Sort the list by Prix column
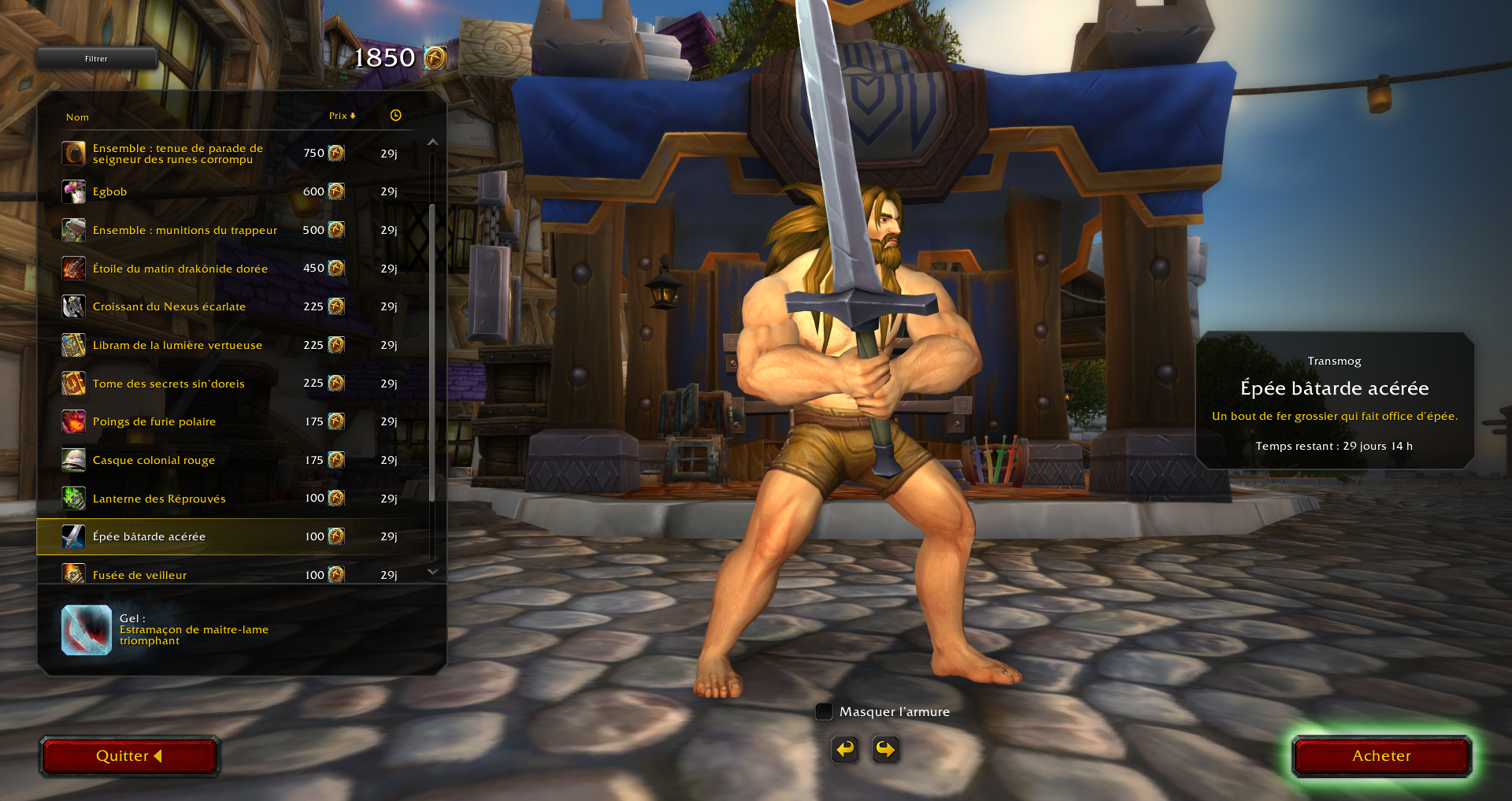Screen dimensions: 1512x801 click(x=342, y=116)
